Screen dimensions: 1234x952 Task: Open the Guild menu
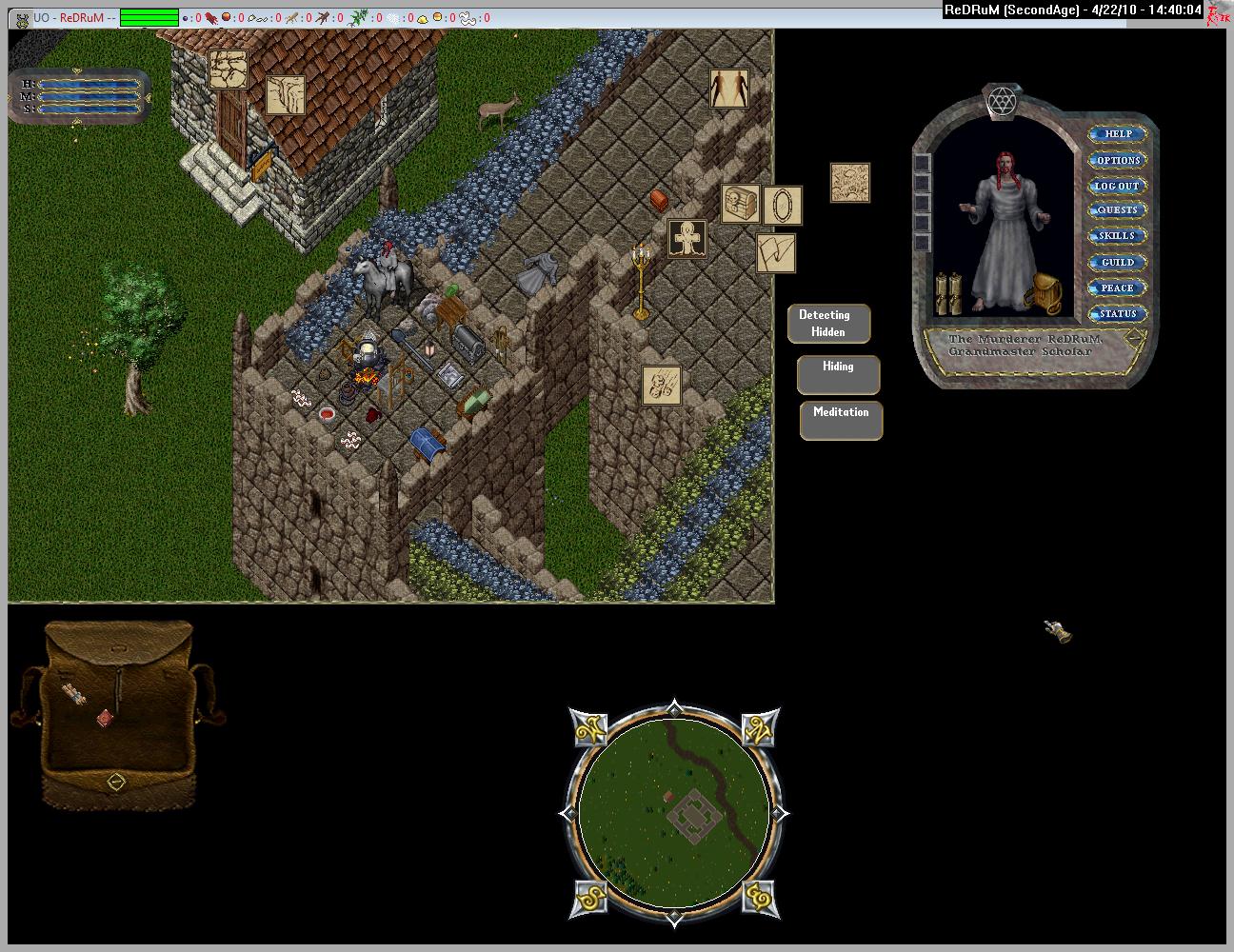tap(1118, 262)
